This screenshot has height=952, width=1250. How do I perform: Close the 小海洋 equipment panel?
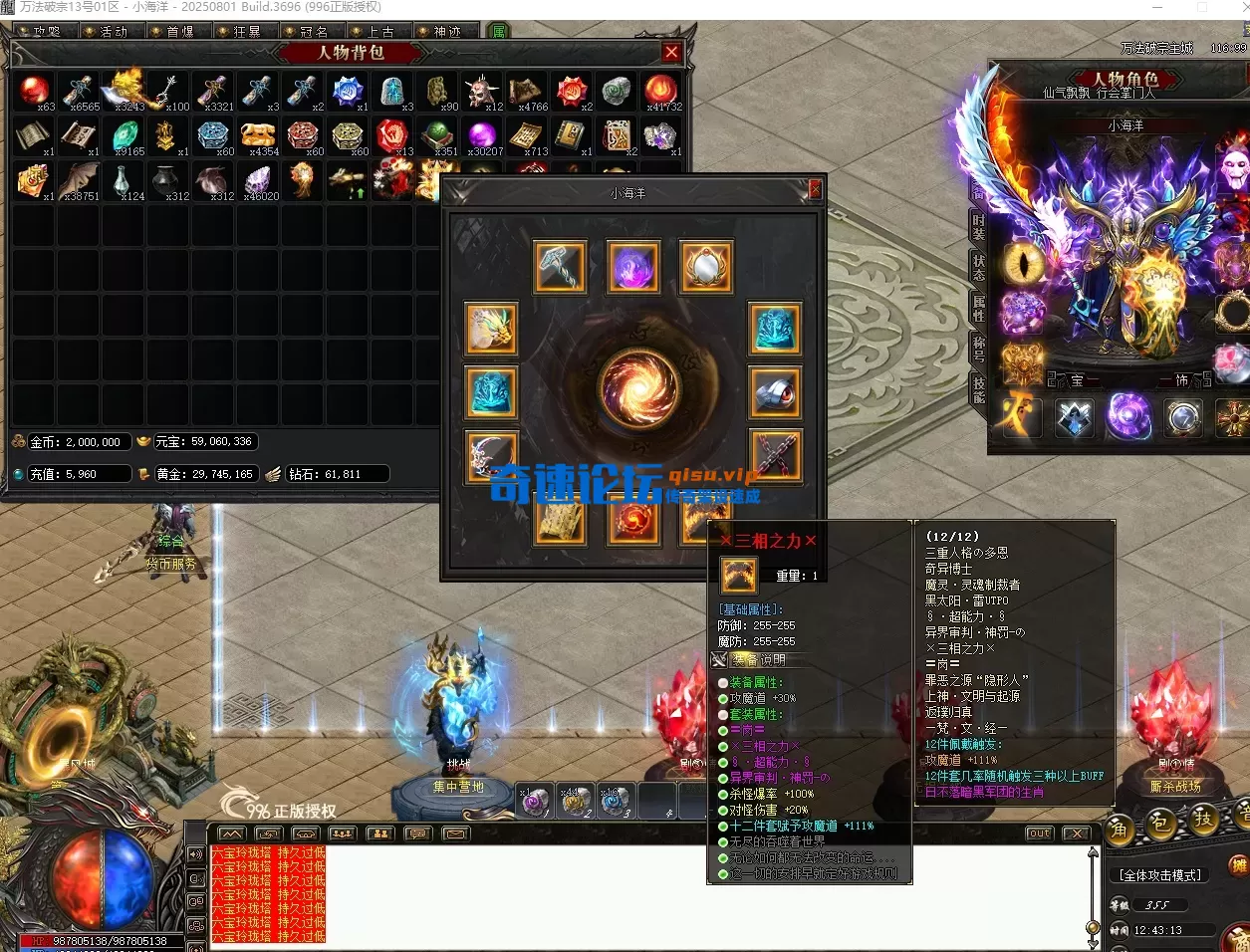click(x=815, y=189)
